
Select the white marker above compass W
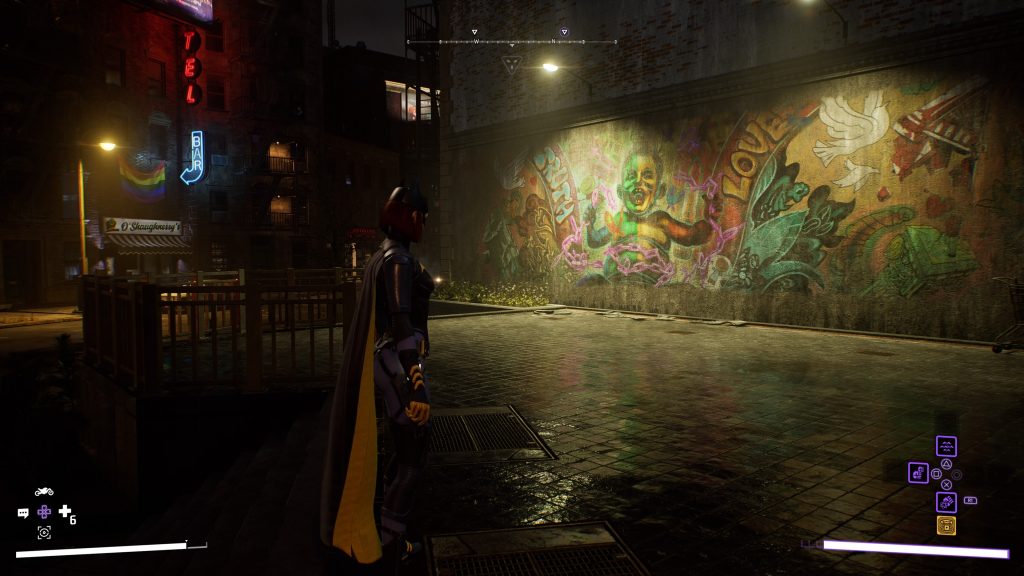click(475, 32)
